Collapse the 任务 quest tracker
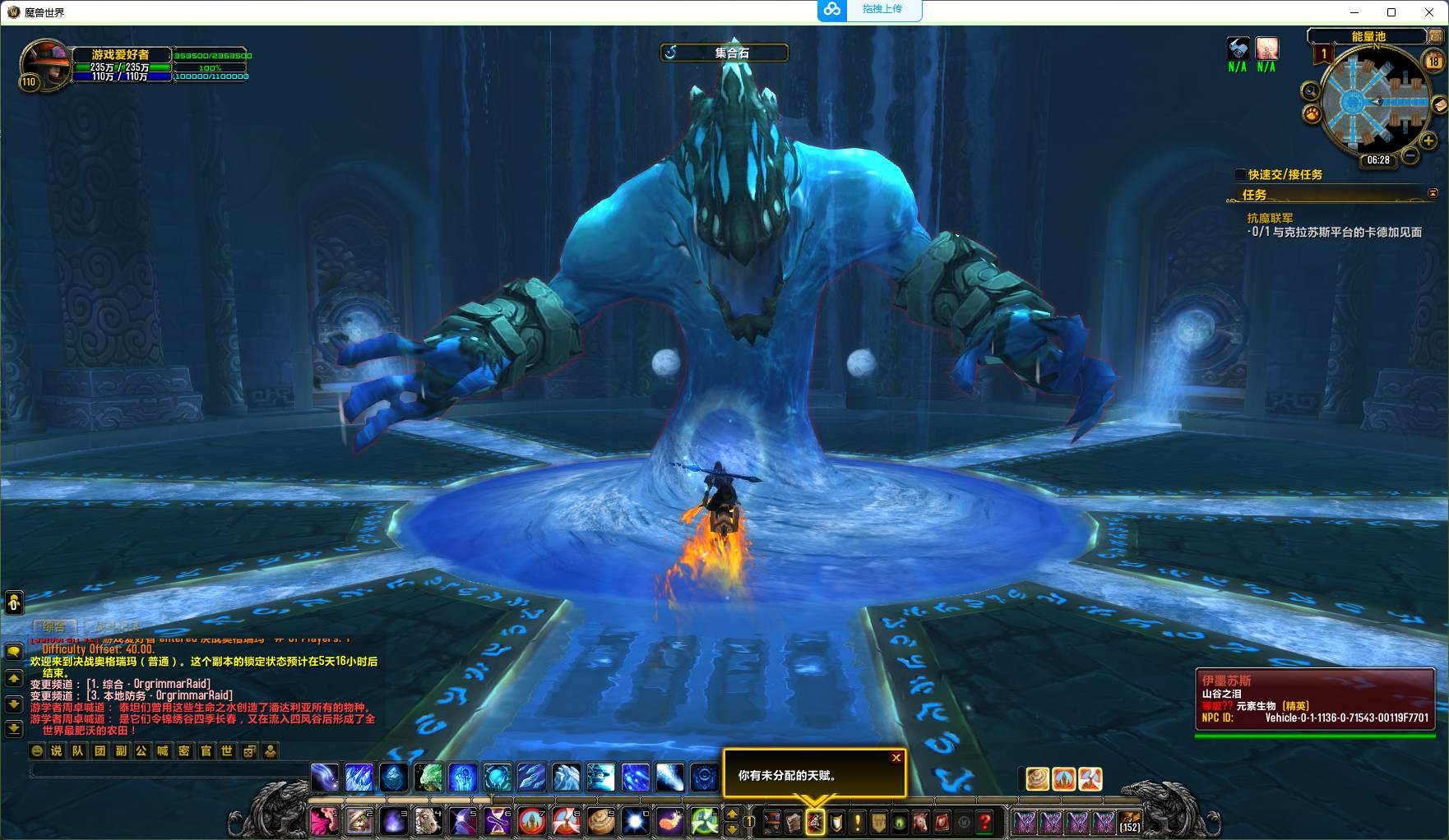Screen dimensions: 1449x840 [1433, 194]
